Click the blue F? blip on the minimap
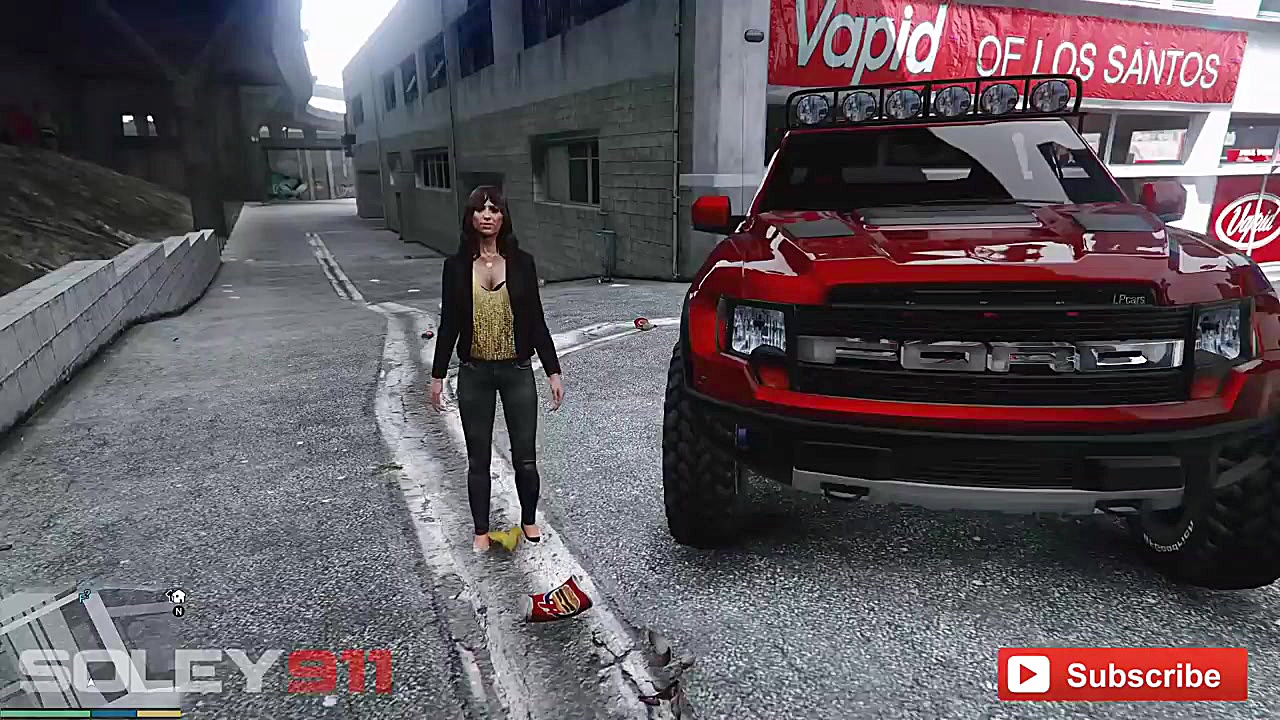The width and height of the screenshot is (1280, 720). tap(83, 595)
